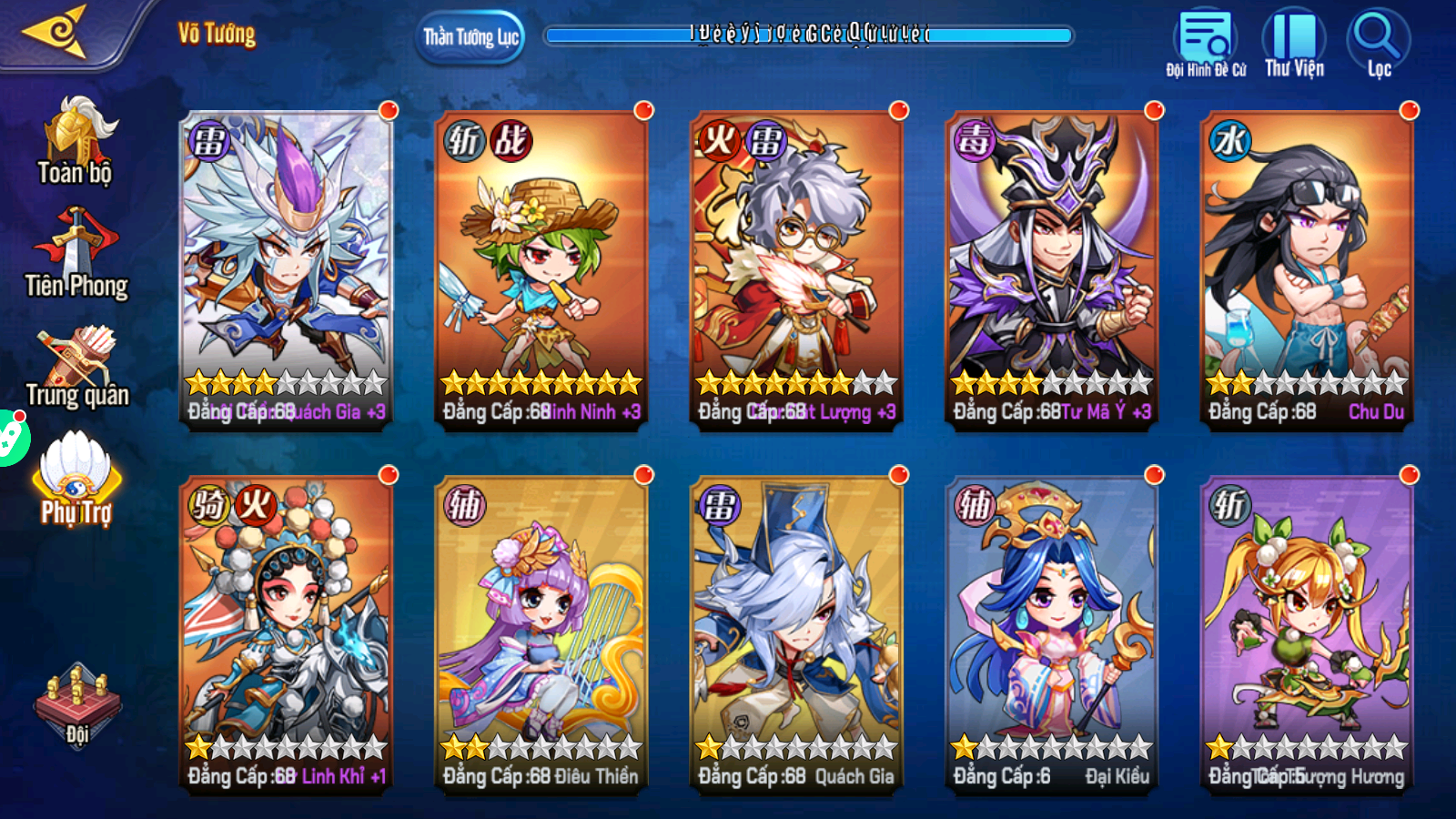This screenshot has height=819, width=1456.
Task: Open the Đội team button
Action: pyautogui.click(x=77, y=707)
